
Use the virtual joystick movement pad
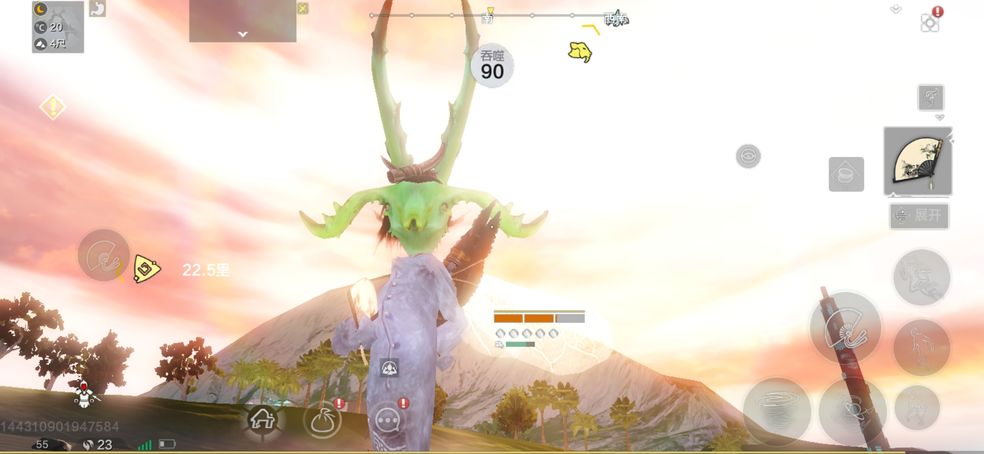(104, 255)
